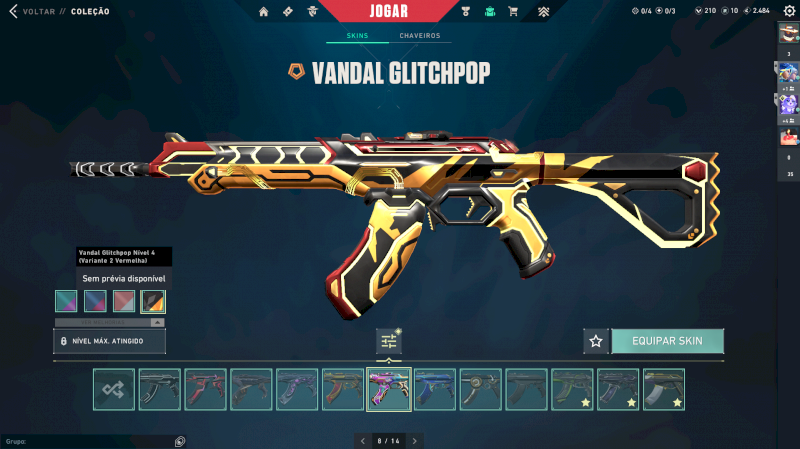800x449 pixels.
Task: Go to the next skin page arrow
Action: (x=415, y=440)
